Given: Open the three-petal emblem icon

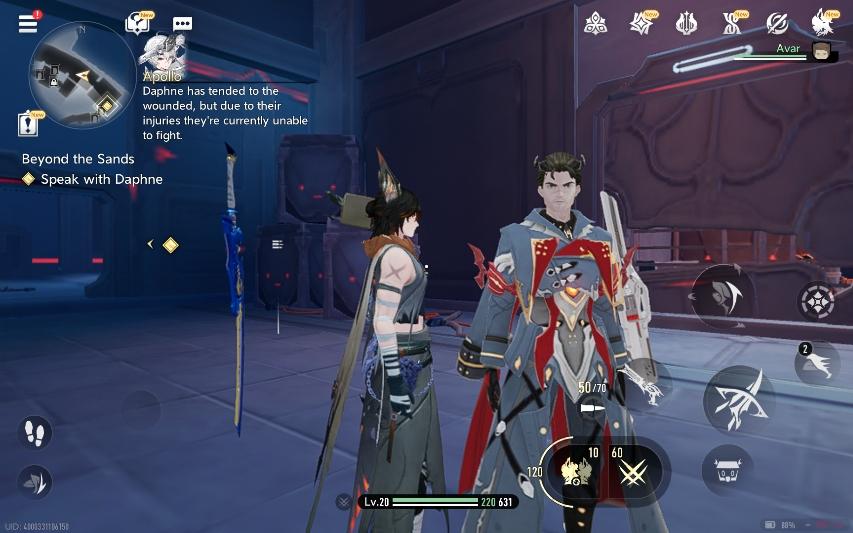Looking at the screenshot, I should [x=596, y=23].
